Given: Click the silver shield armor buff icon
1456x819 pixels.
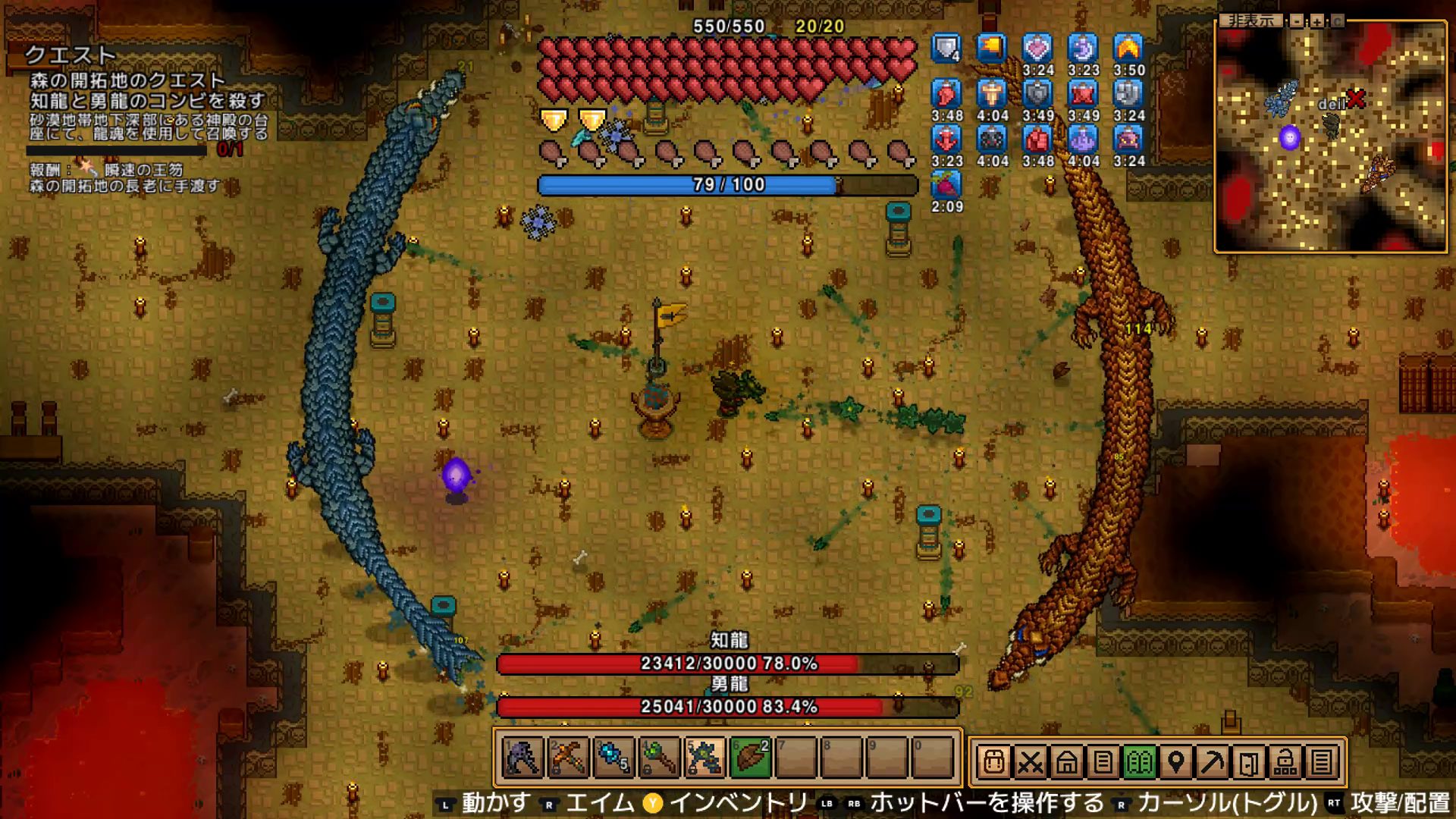Looking at the screenshot, I should [946, 49].
